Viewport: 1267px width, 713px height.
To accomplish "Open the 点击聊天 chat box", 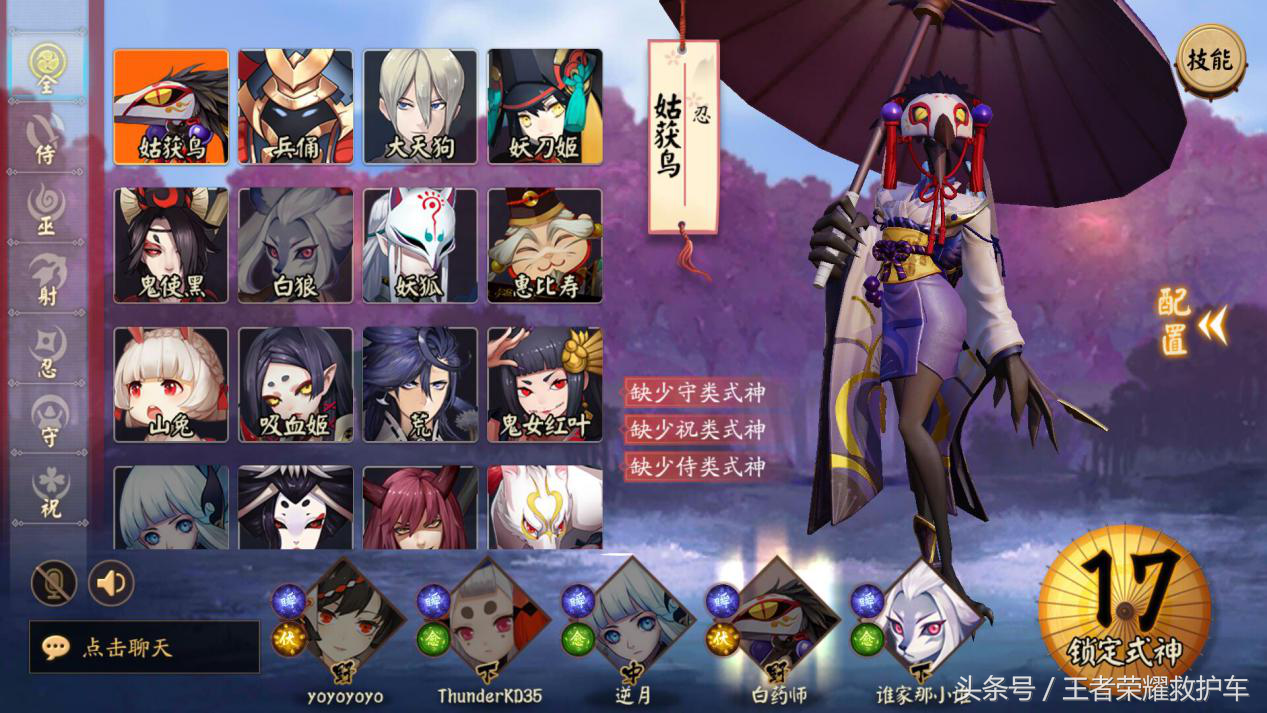I will [145, 647].
